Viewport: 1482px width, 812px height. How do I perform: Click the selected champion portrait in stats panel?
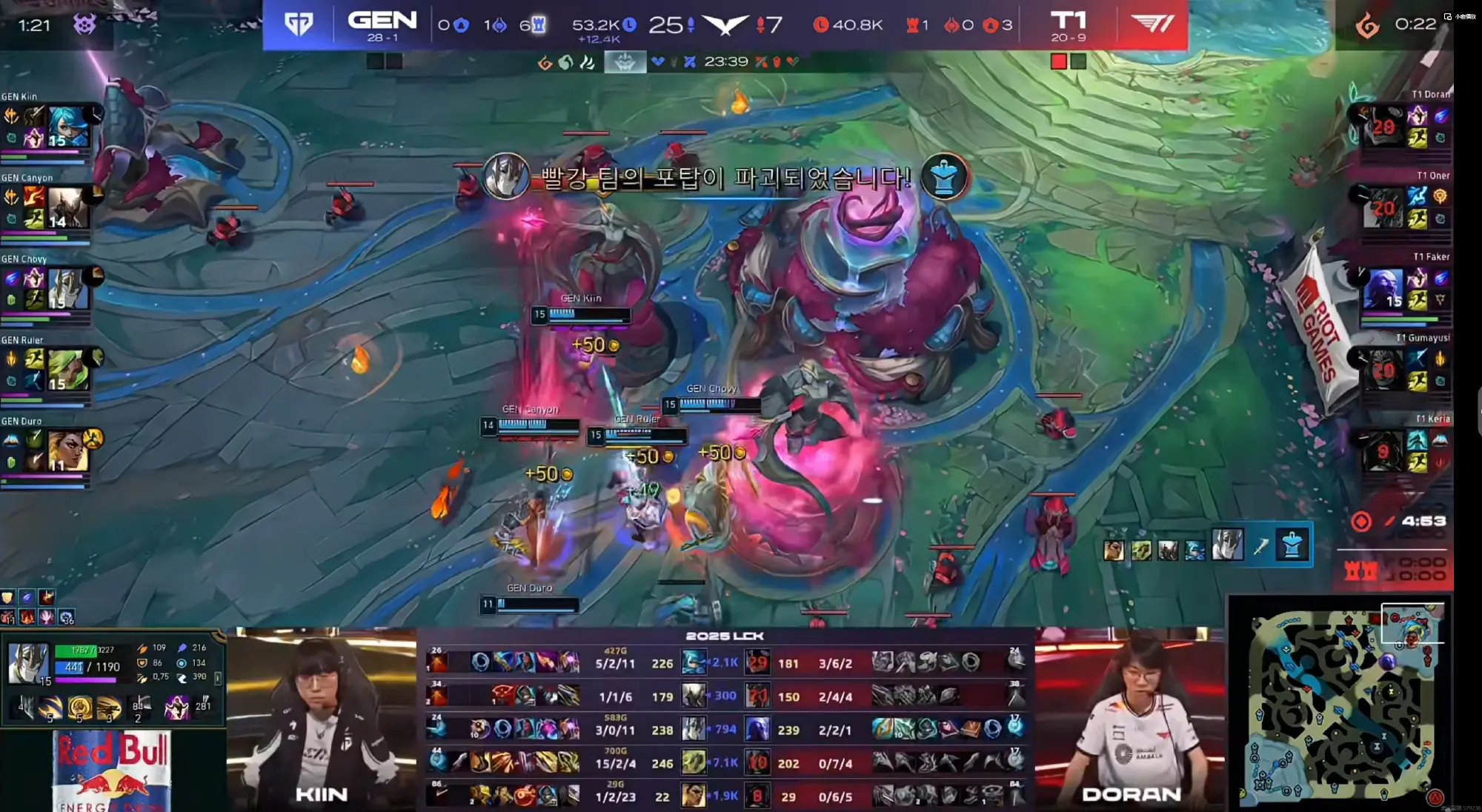pyautogui.click(x=28, y=662)
